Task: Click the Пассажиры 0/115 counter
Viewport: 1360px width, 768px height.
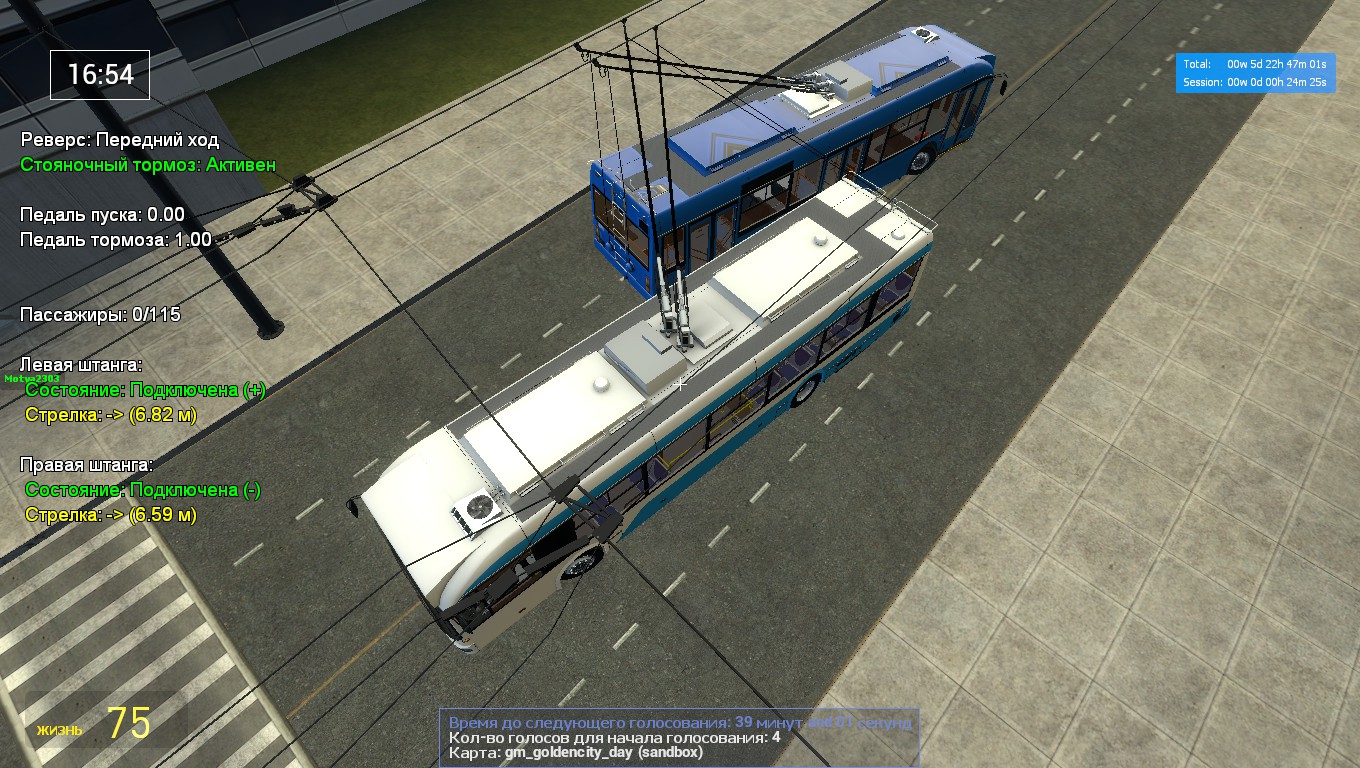Action: point(100,314)
